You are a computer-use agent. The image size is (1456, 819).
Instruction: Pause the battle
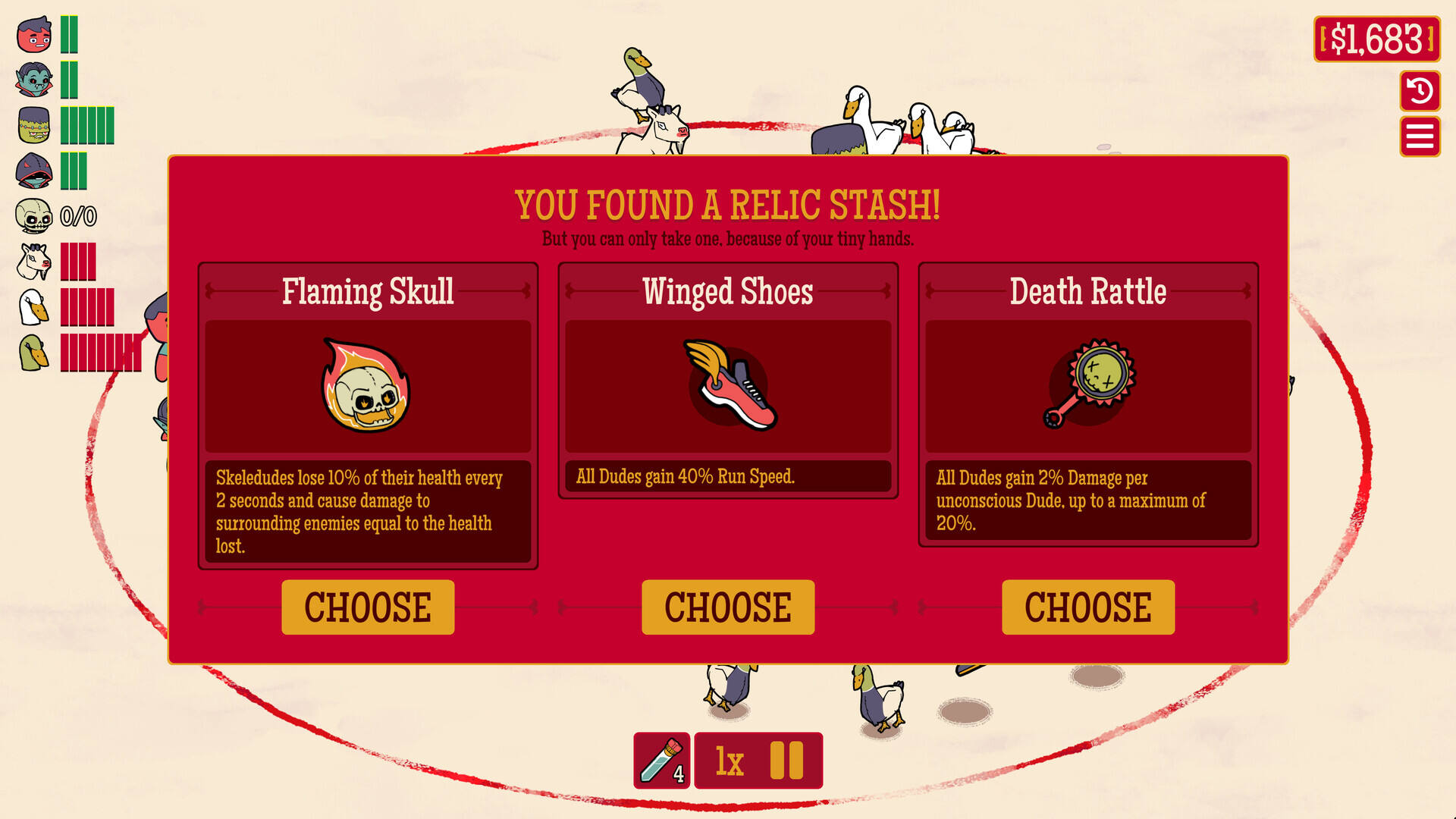click(x=786, y=760)
